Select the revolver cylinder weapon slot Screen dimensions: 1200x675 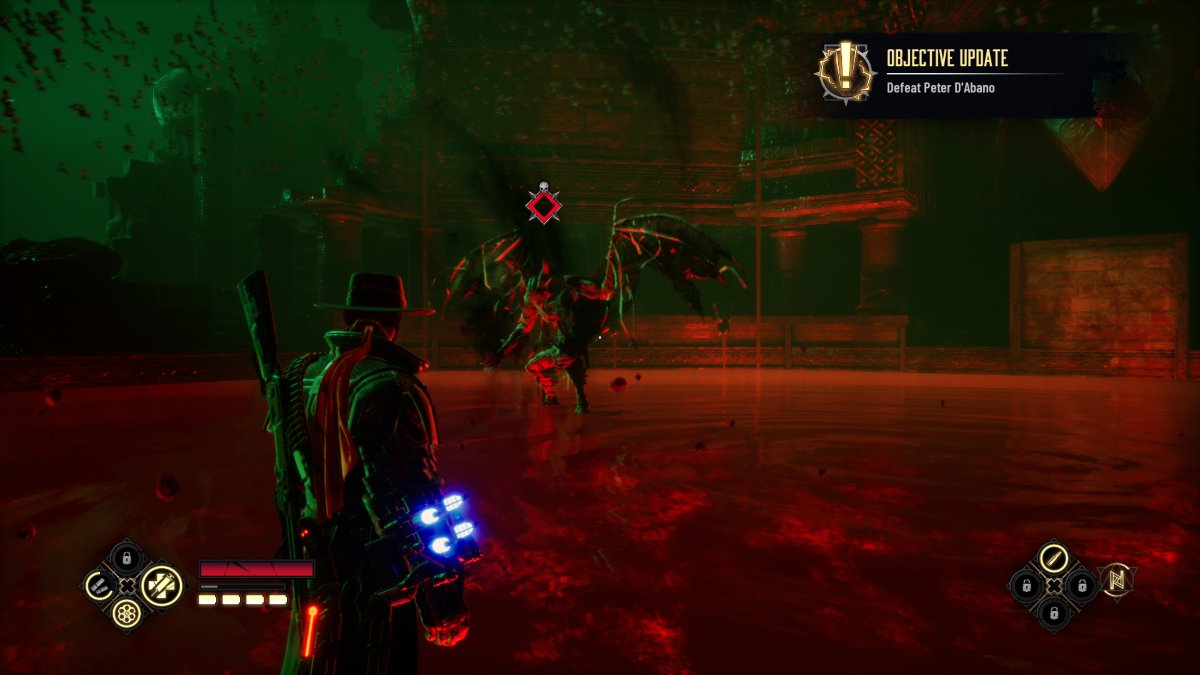127,614
